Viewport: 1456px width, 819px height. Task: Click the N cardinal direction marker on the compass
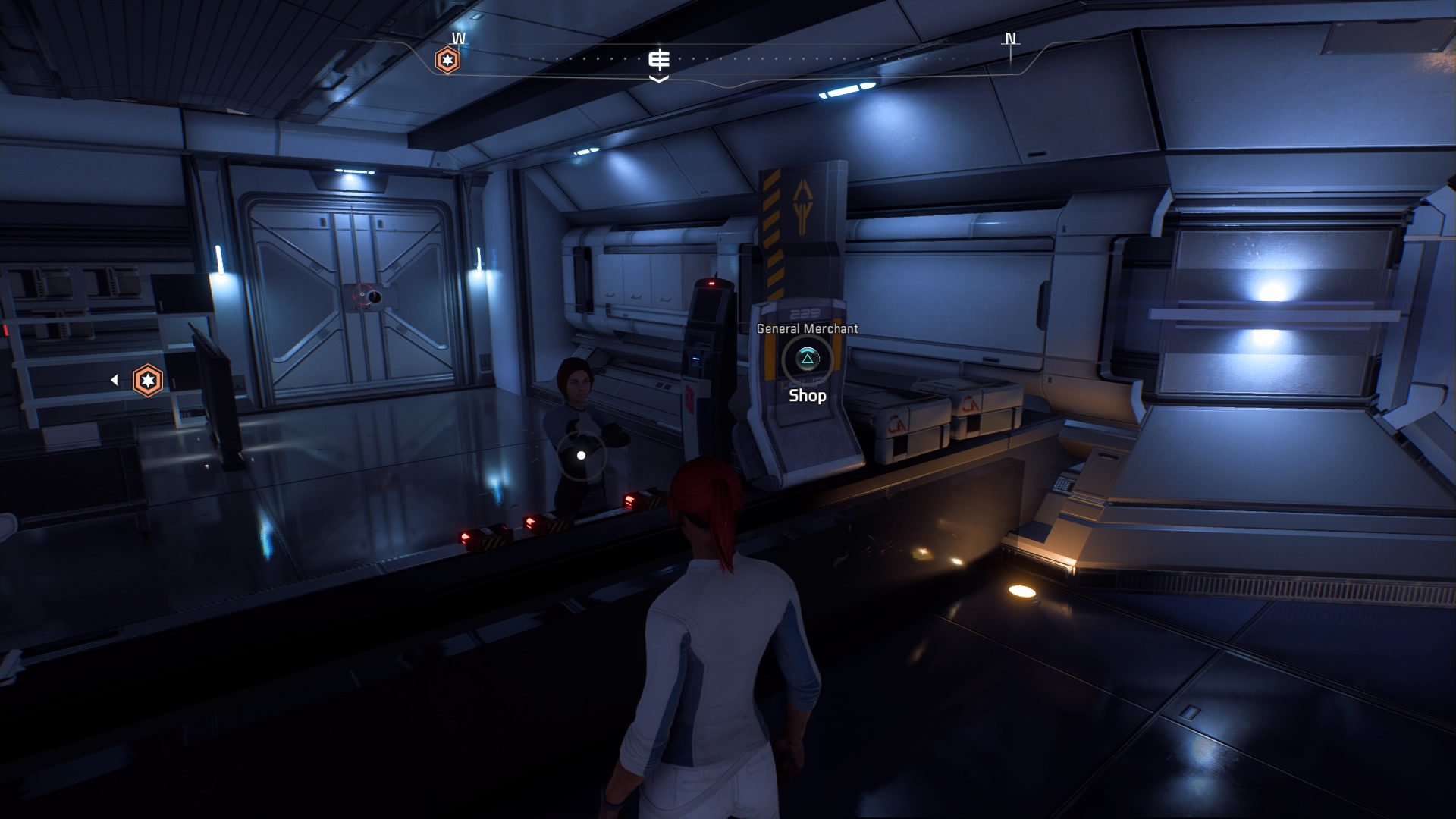point(1009,36)
